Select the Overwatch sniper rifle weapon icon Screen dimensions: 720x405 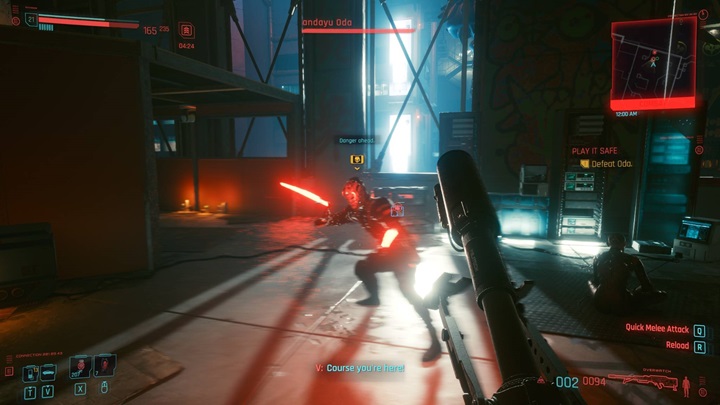pyautogui.click(x=642, y=381)
